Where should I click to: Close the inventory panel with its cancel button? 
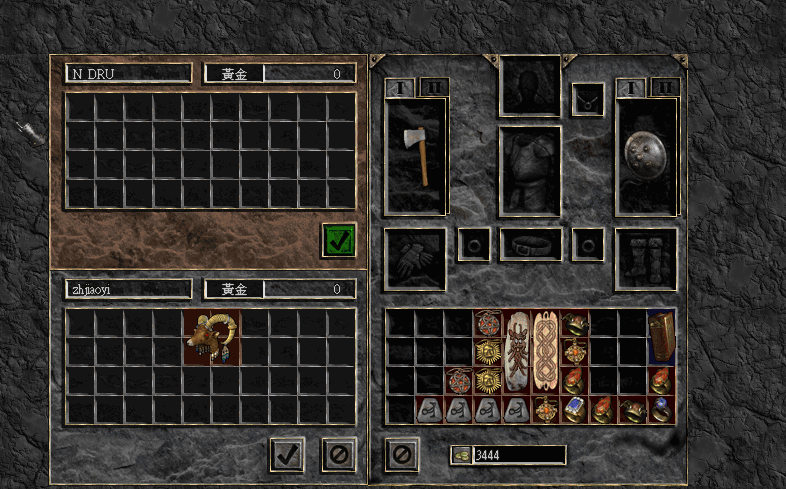pyautogui.click(x=401, y=455)
